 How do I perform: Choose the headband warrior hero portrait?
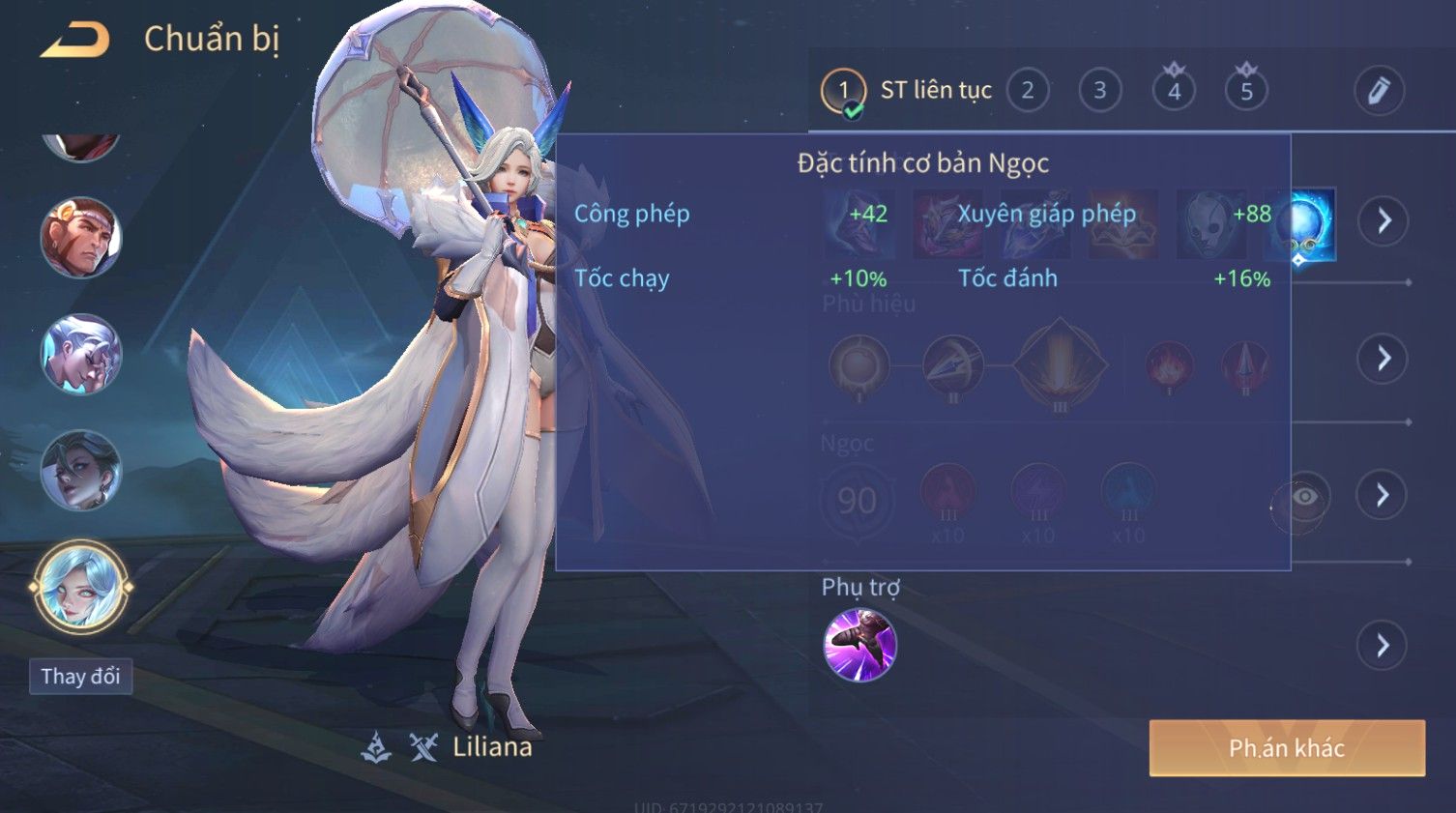[80, 237]
